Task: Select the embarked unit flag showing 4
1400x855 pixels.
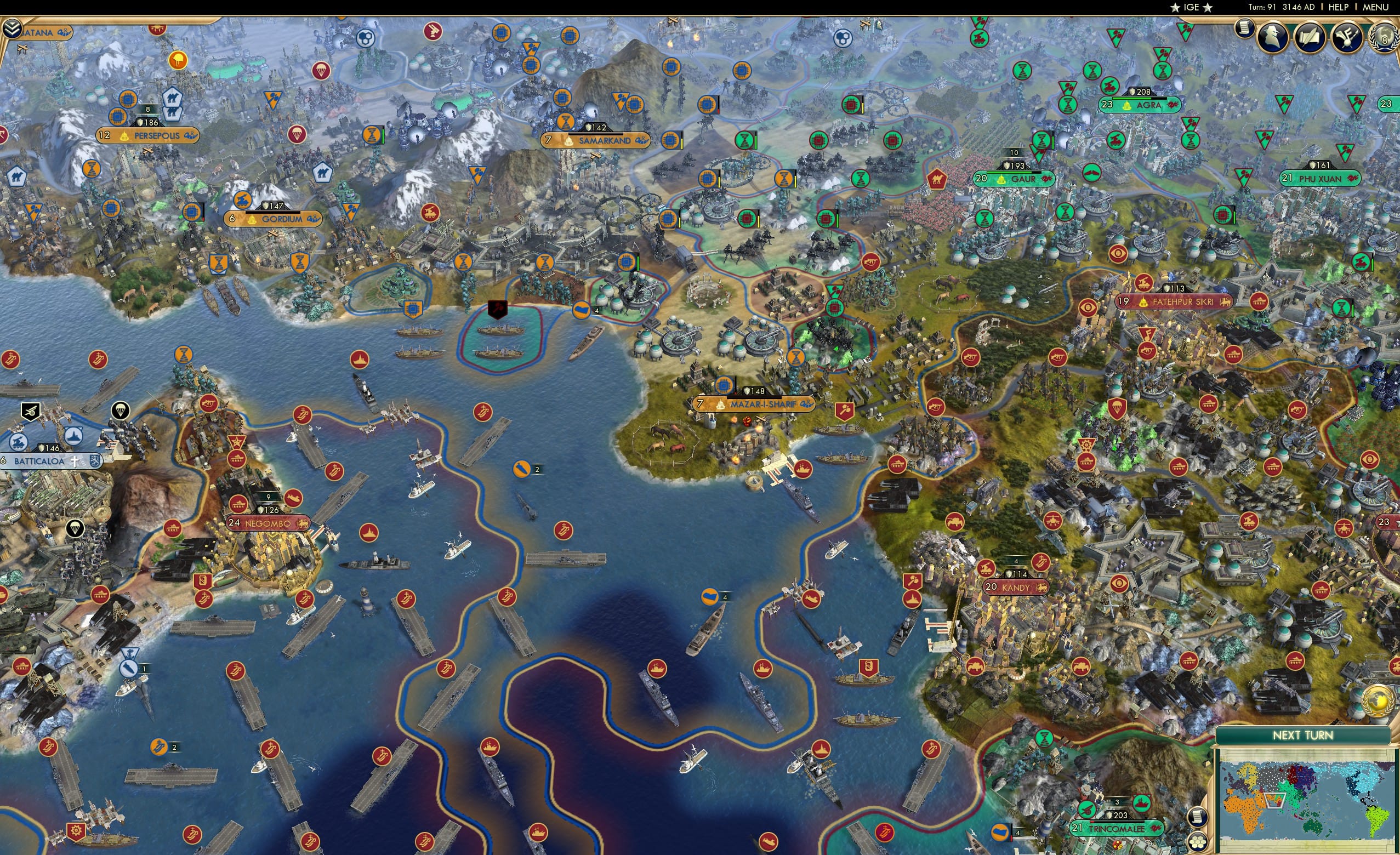Action: pos(582,311)
